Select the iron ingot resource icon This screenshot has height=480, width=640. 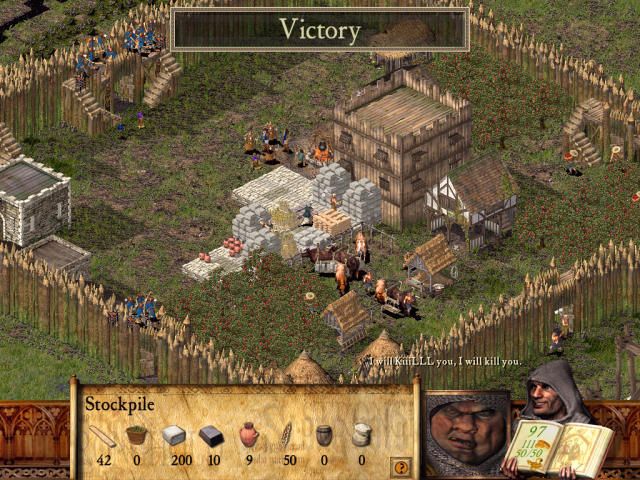pos(211,435)
